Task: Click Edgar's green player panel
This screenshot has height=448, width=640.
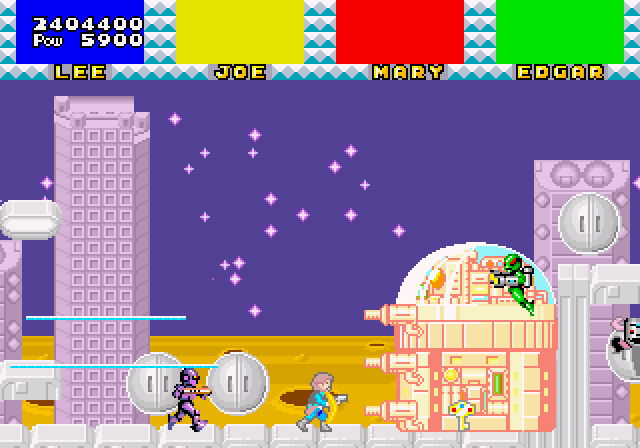Action: click(x=560, y=32)
